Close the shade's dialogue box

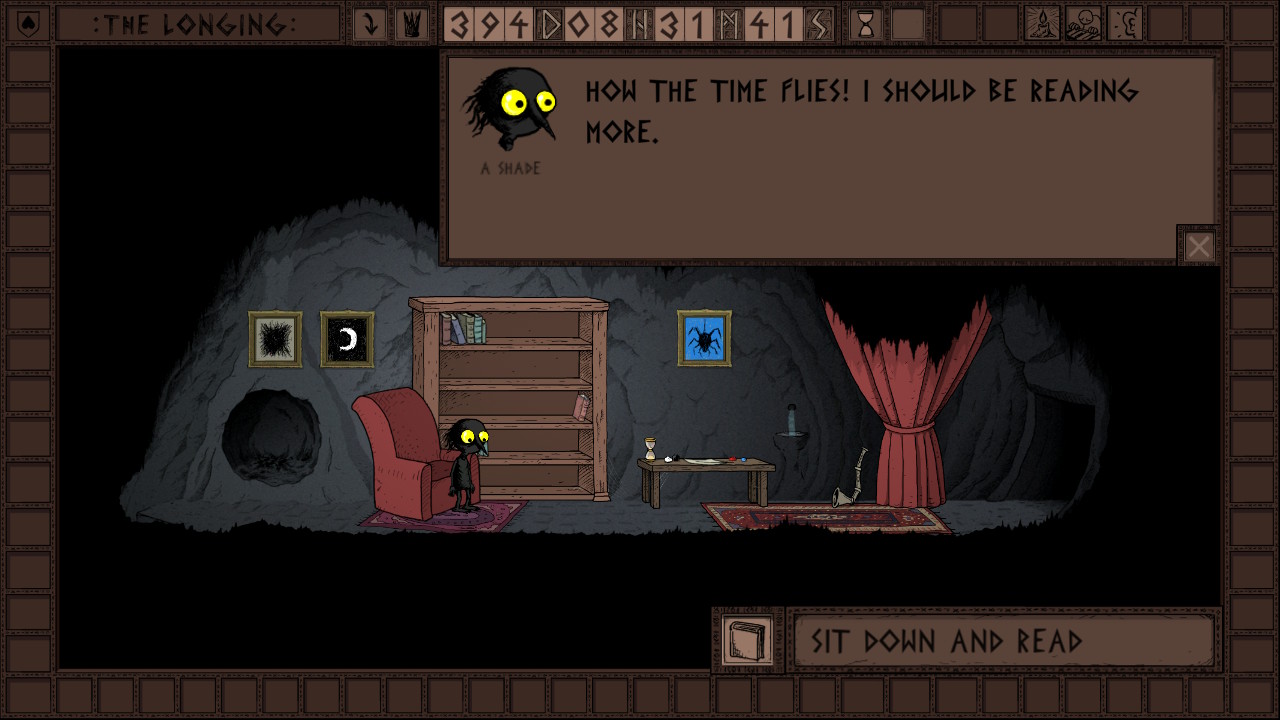(1198, 246)
